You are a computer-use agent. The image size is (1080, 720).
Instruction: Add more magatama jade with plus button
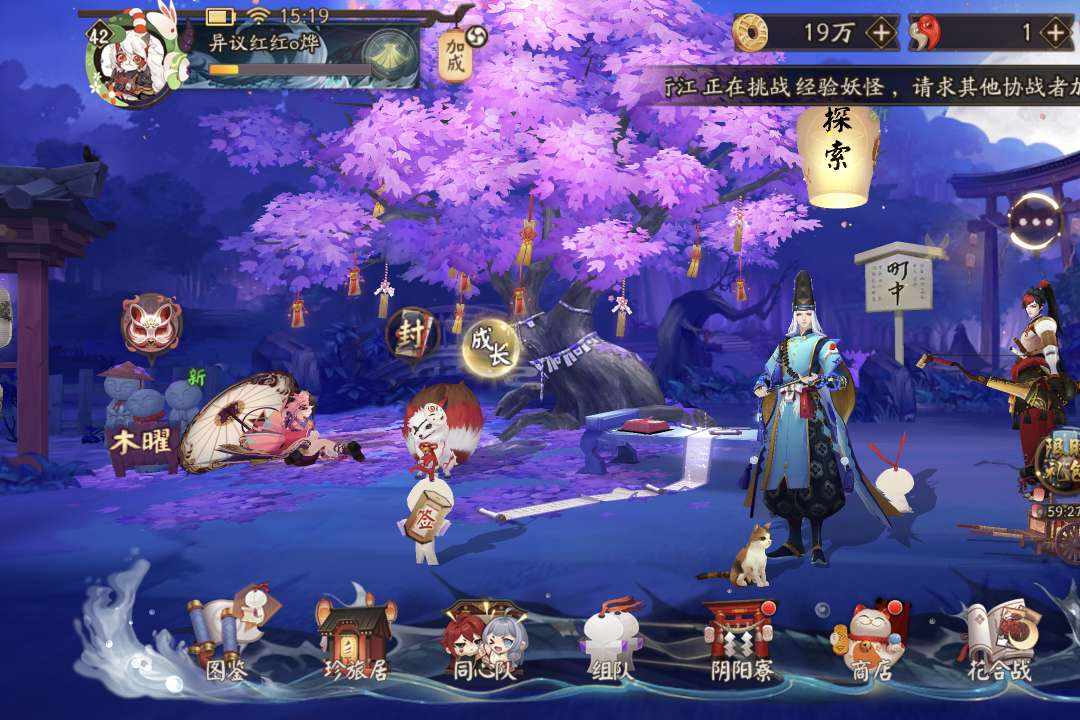[1056, 33]
